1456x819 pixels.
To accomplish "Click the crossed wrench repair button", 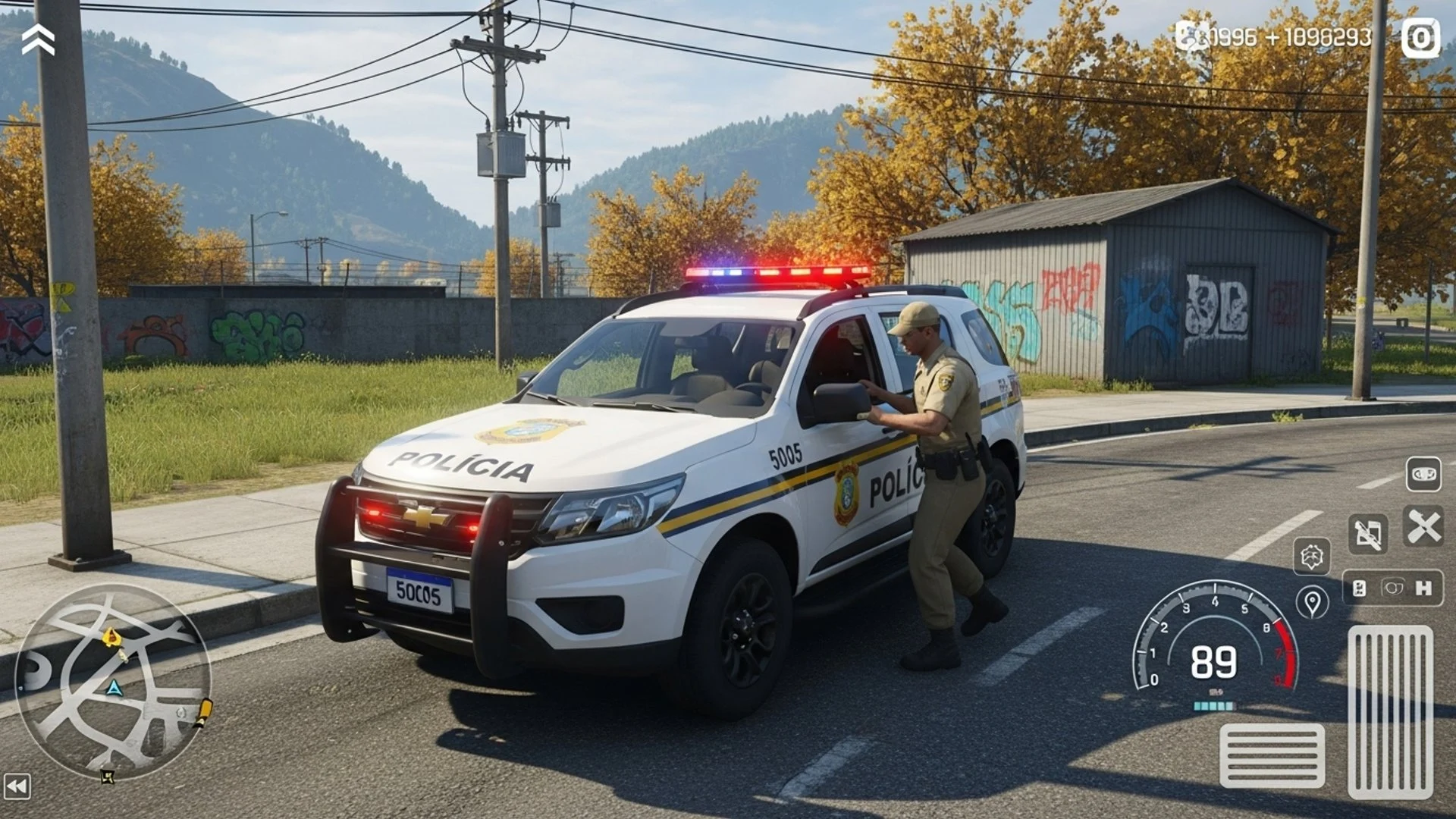I will [1423, 527].
